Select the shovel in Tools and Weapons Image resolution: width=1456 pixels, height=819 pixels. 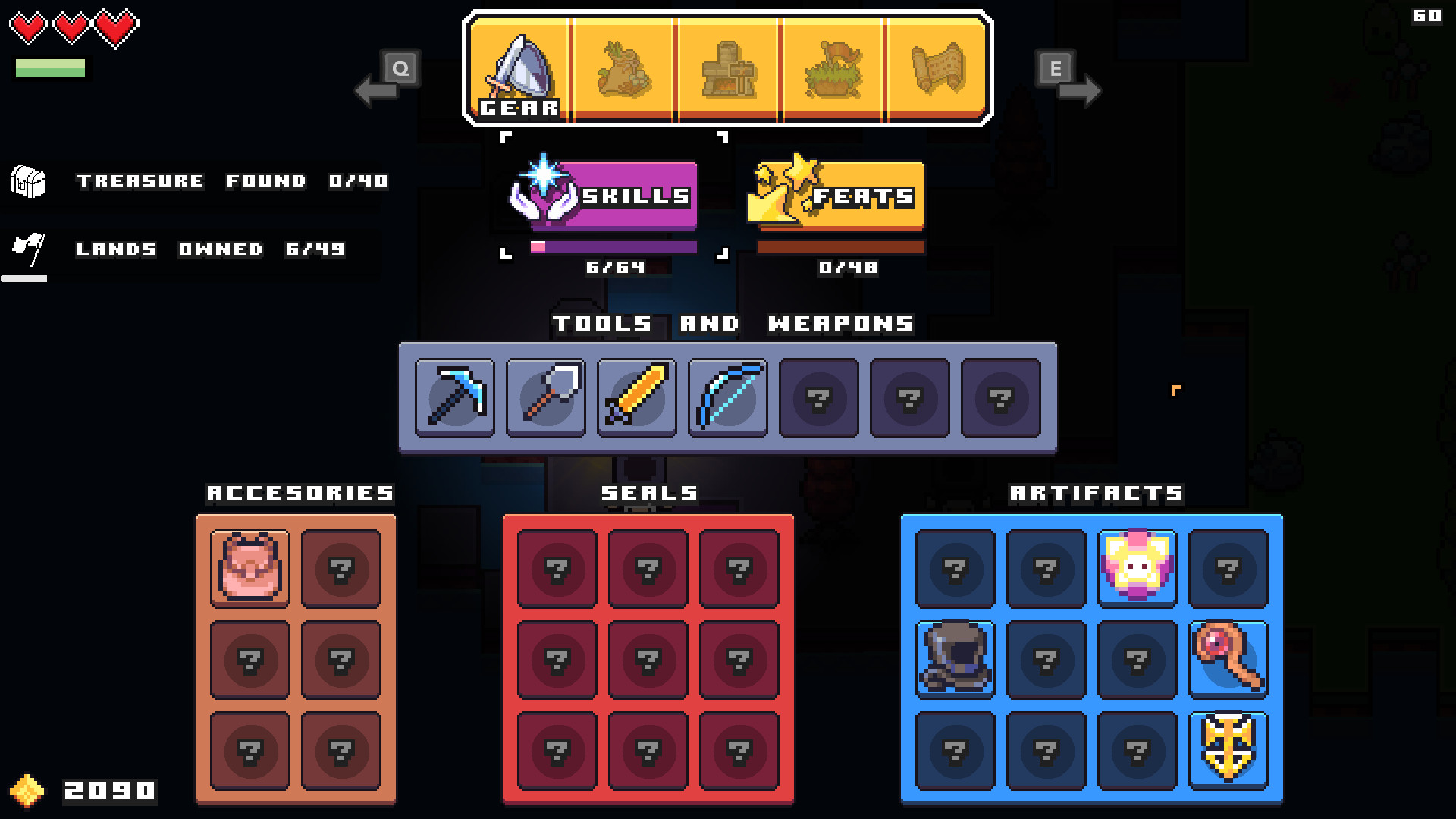click(544, 398)
